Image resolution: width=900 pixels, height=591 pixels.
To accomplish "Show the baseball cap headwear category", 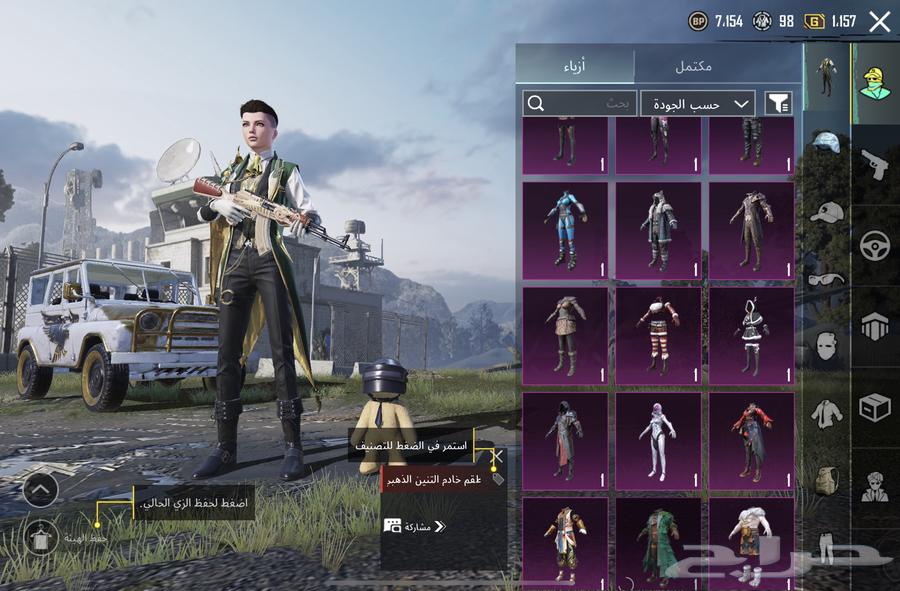I will click(x=826, y=212).
